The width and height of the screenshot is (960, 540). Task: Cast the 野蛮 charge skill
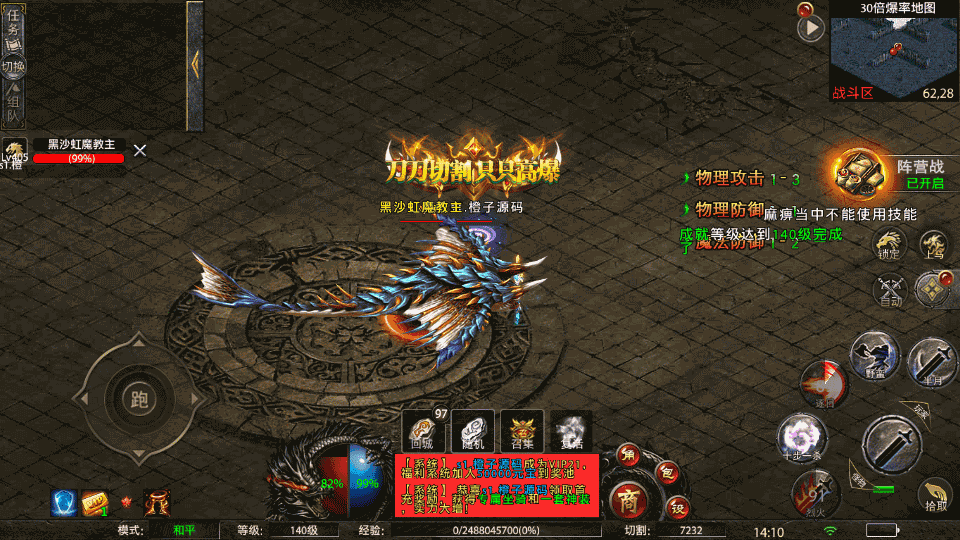[874, 355]
